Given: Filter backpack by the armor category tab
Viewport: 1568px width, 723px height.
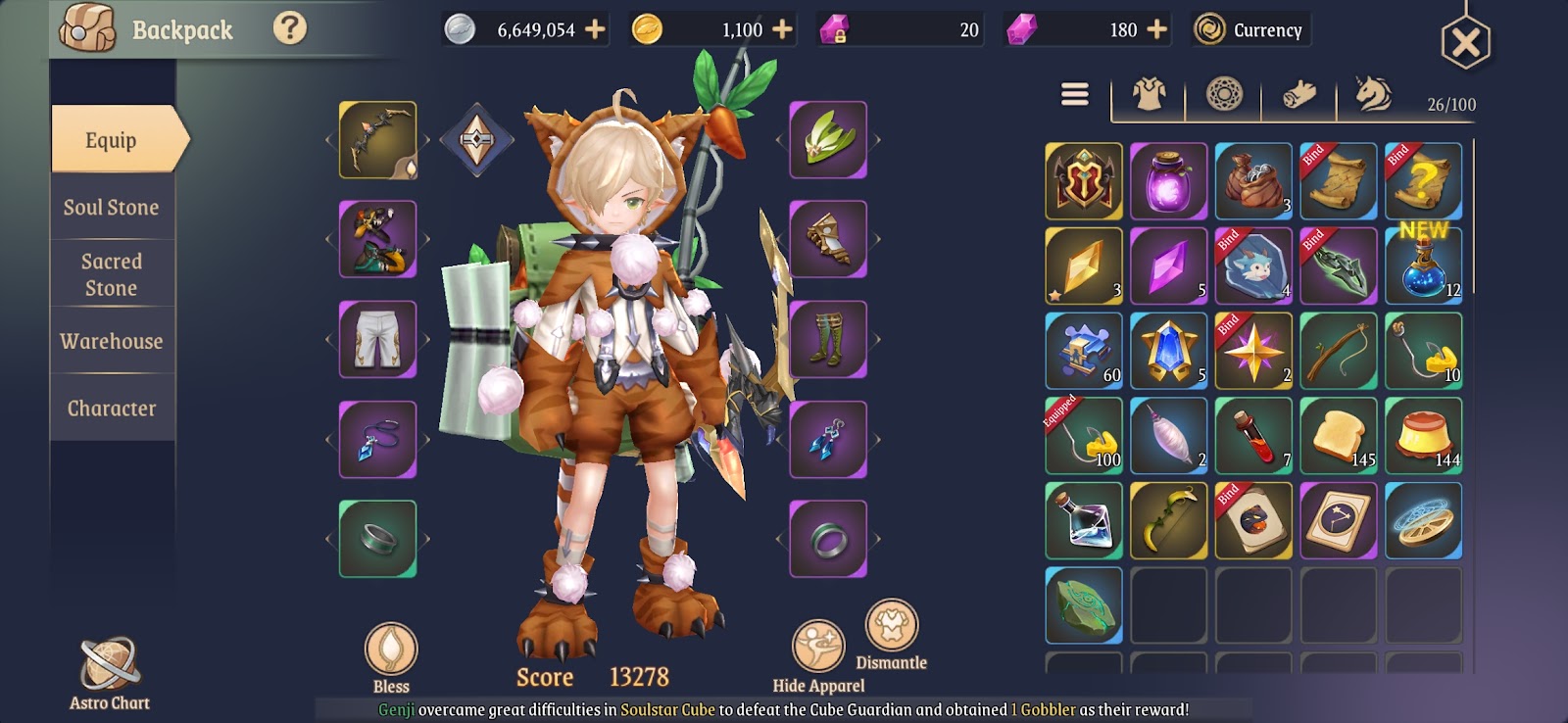Looking at the screenshot, I should (1149, 95).
